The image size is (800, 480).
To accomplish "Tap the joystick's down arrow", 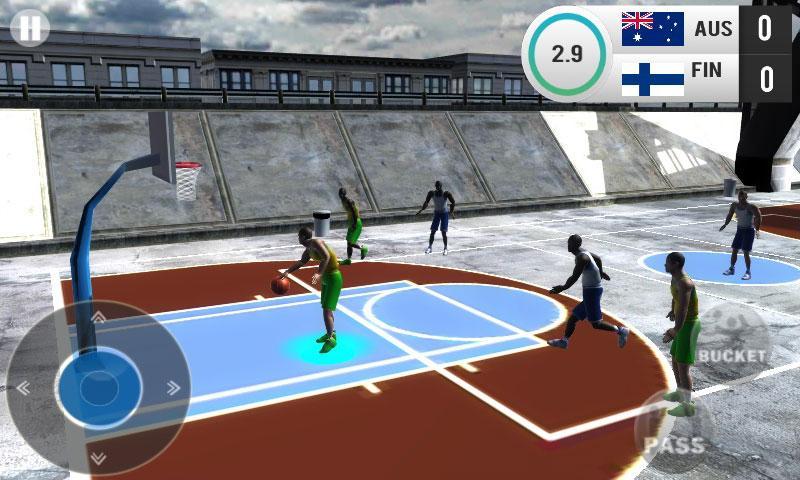I will point(98,457).
